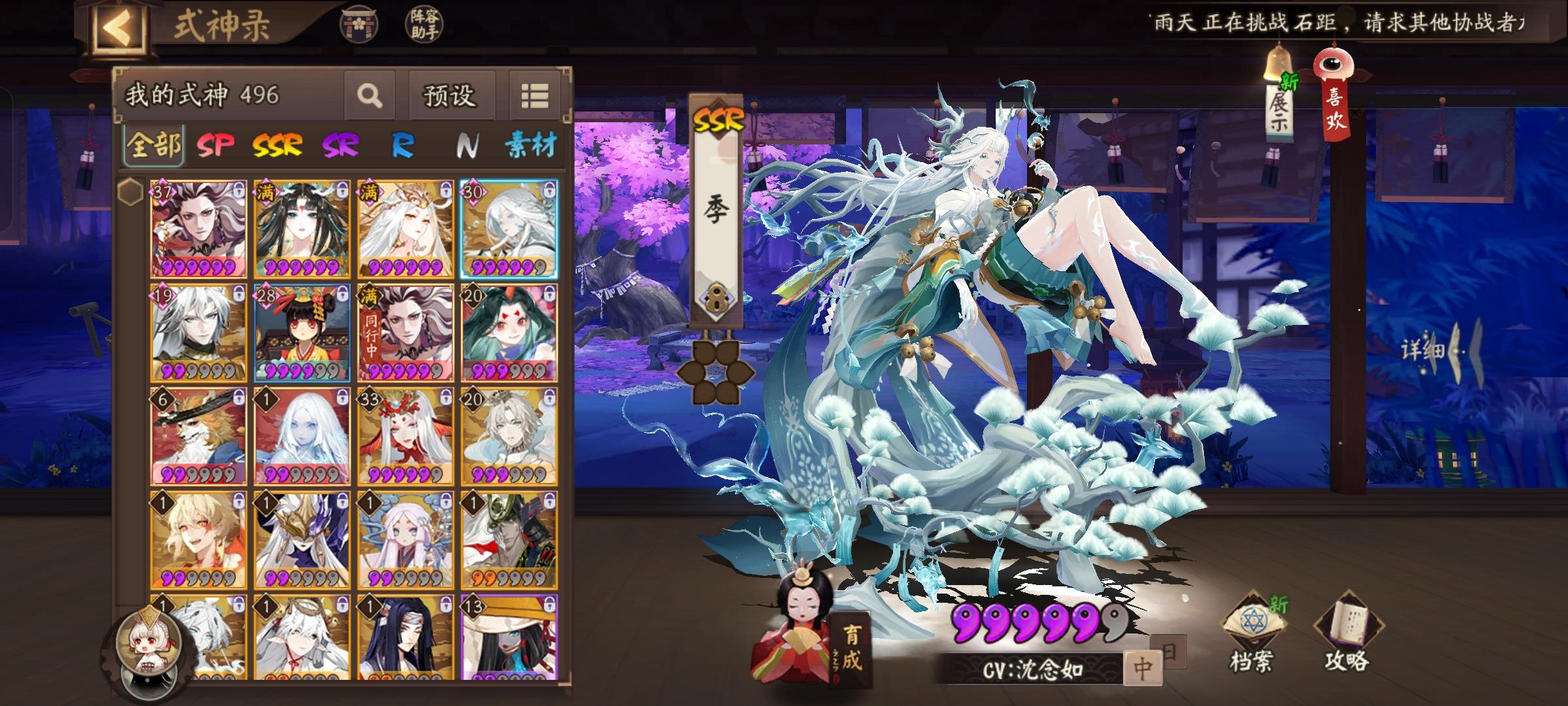Image resolution: width=1568 pixels, height=706 pixels.
Task: Switch to list view of shikigami
Action: [x=534, y=95]
